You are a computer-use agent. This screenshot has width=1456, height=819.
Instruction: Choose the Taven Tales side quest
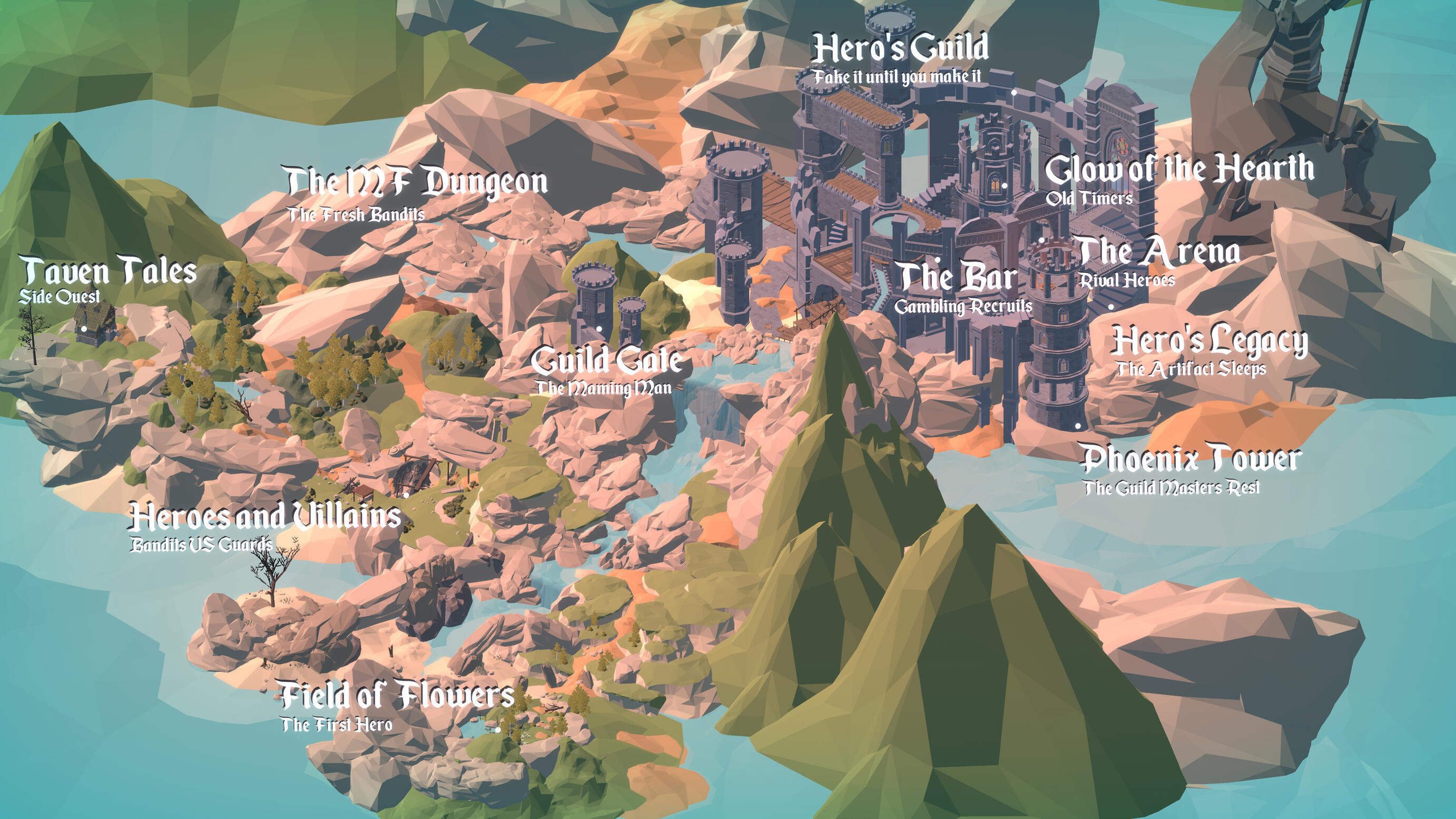tap(109, 271)
